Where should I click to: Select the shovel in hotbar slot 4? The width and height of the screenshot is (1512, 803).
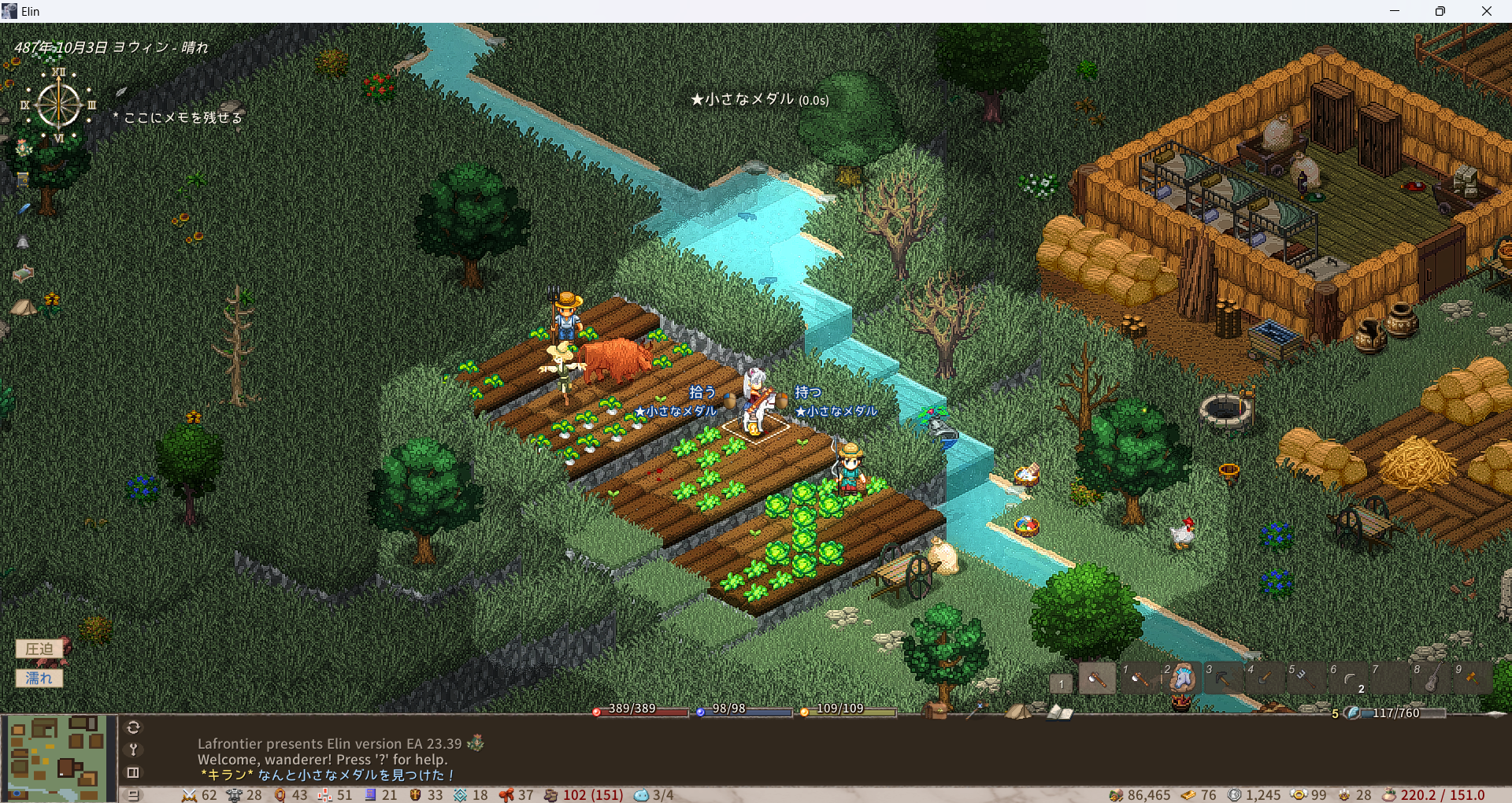tap(1265, 679)
